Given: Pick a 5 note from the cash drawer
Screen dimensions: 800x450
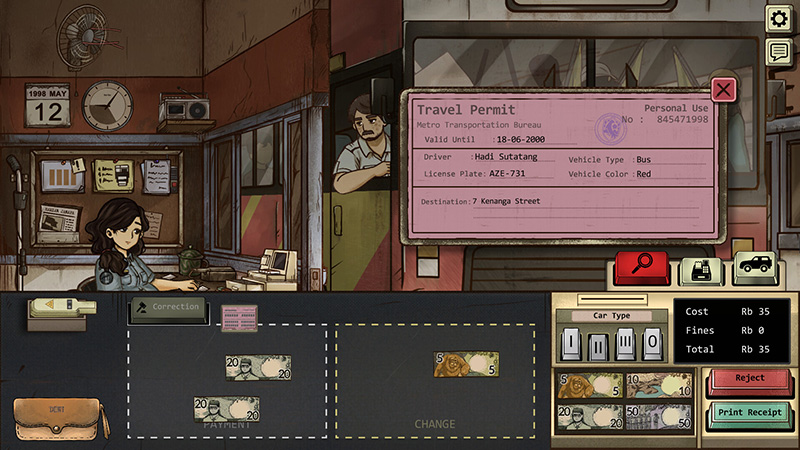Looking at the screenshot, I should pyautogui.click(x=586, y=386).
